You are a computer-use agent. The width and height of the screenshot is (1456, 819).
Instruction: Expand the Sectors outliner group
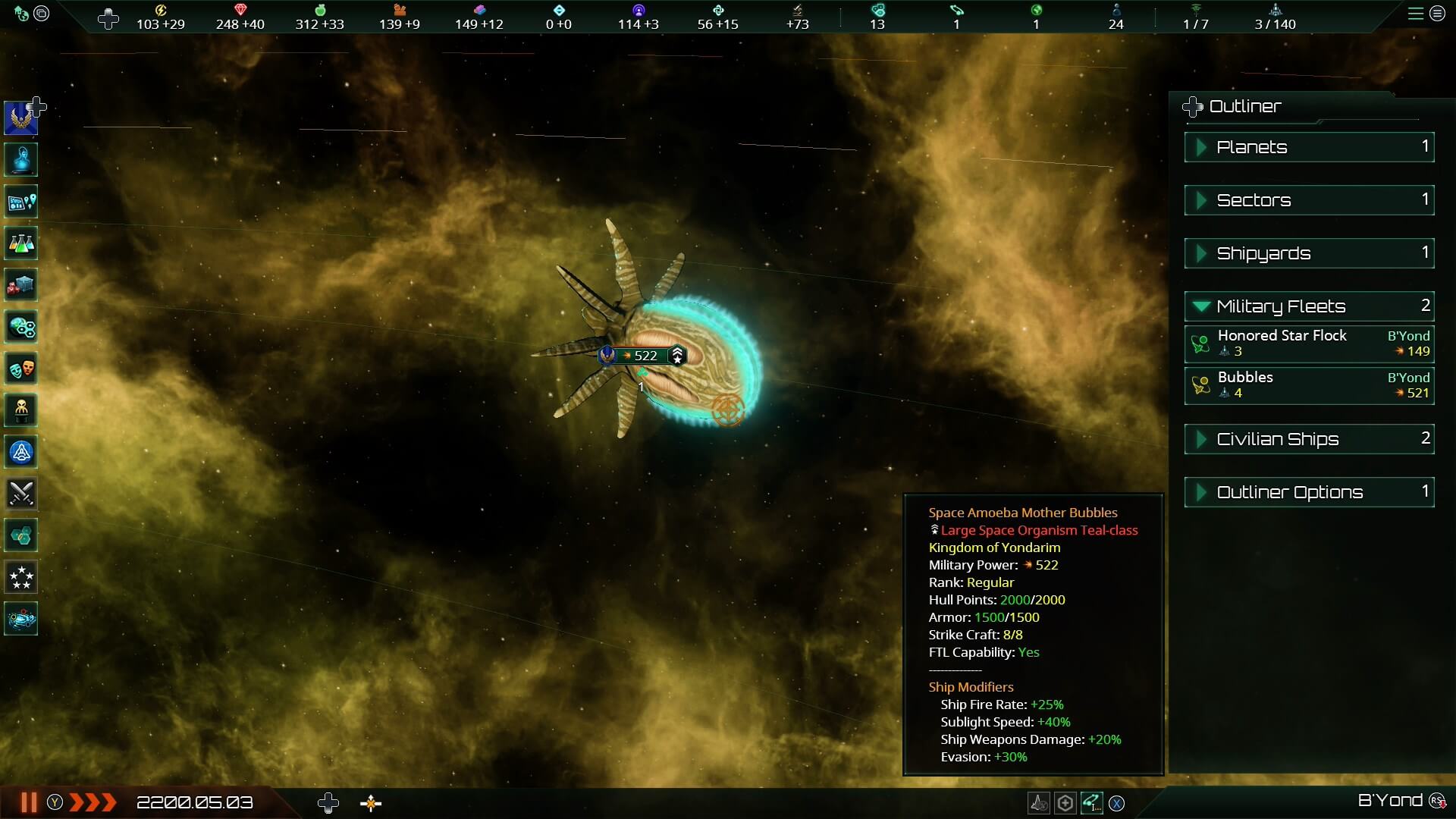(1309, 200)
